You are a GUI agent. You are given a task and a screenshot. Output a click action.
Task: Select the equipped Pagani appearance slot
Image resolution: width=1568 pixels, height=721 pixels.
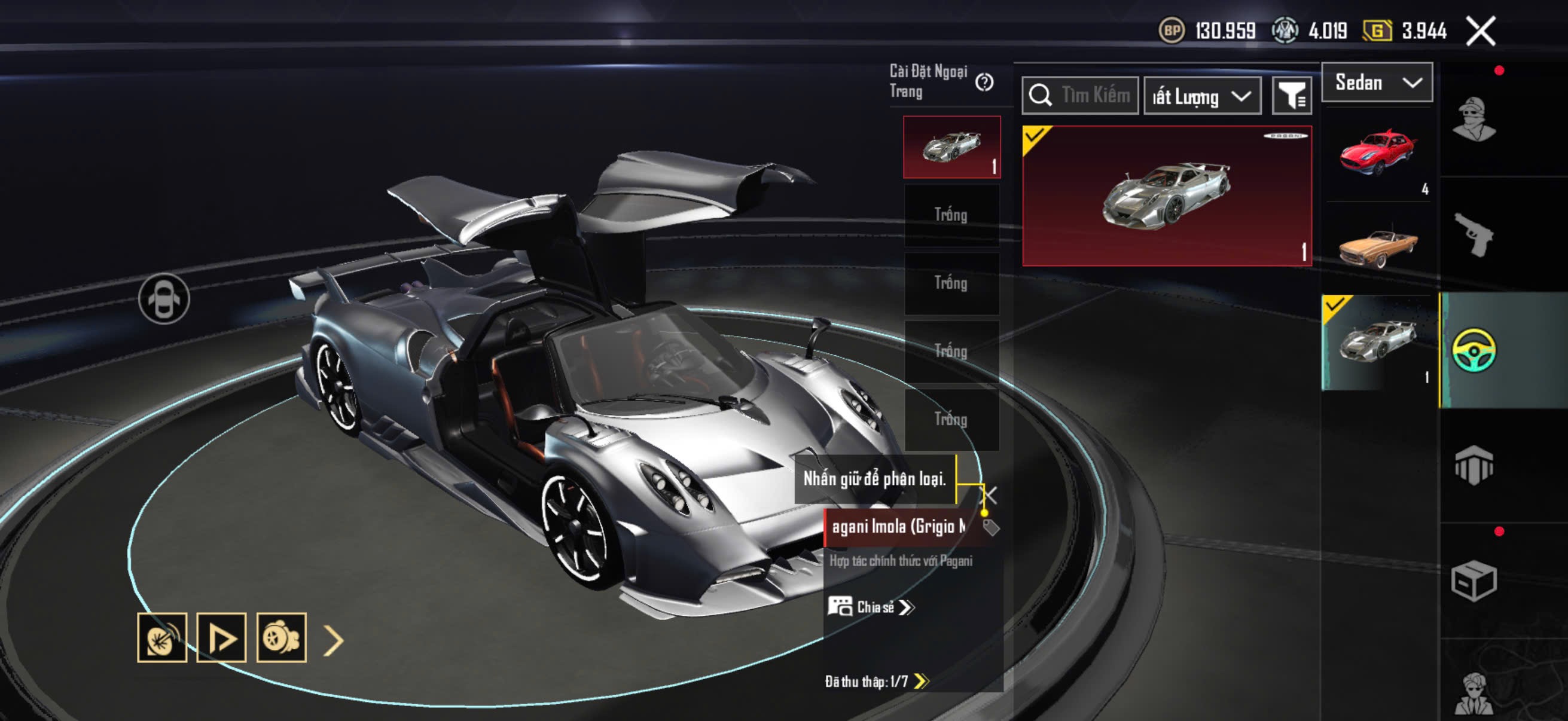951,146
